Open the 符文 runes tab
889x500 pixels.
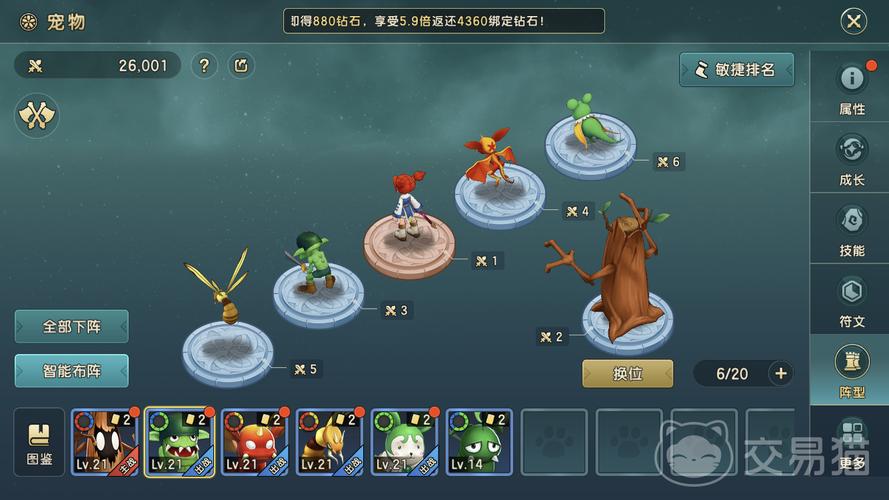tap(851, 299)
